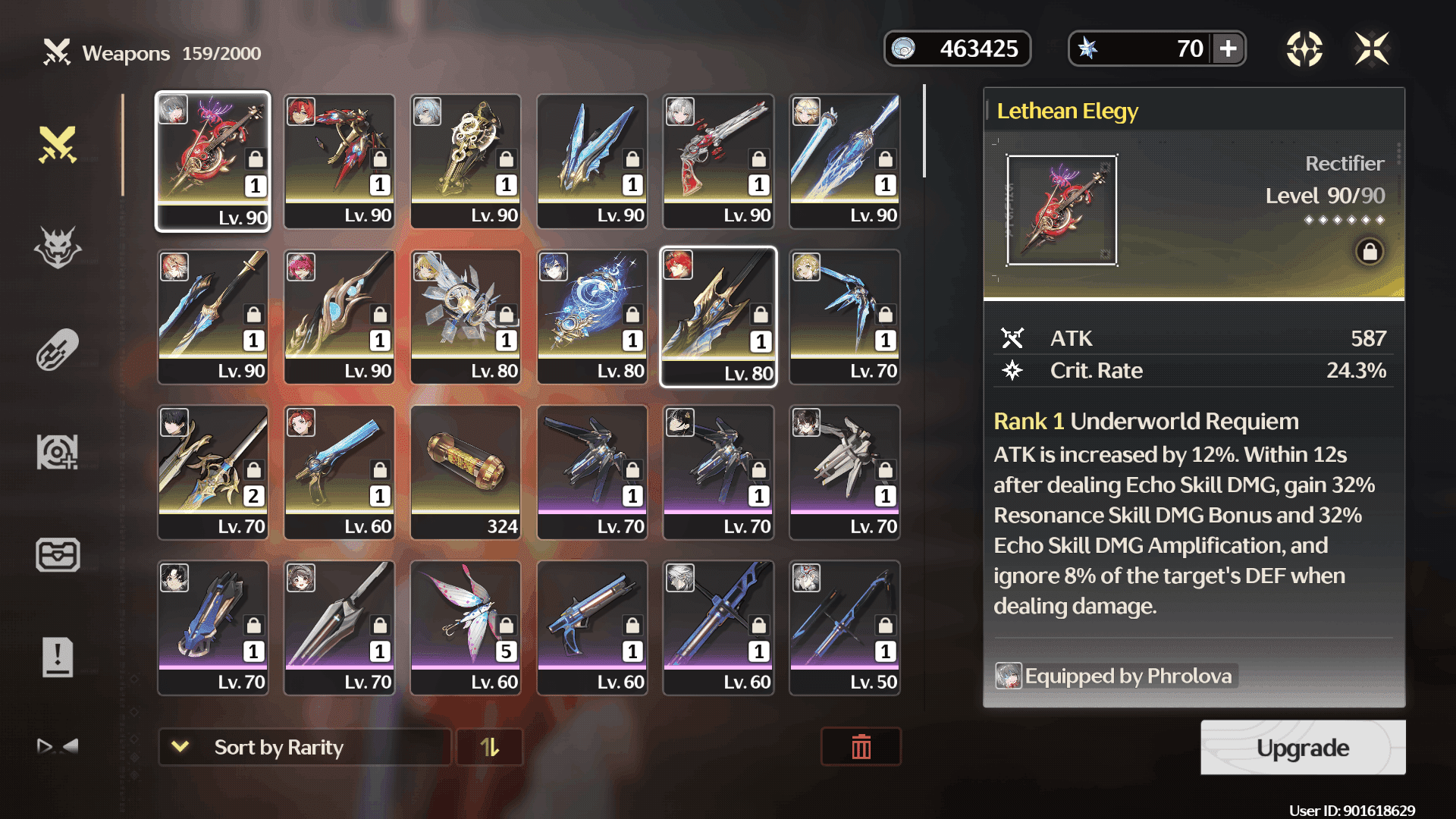The width and height of the screenshot is (1456, 819).
Task: Select the Lv. 50 weapon slot
Action: tap(845, 627)
